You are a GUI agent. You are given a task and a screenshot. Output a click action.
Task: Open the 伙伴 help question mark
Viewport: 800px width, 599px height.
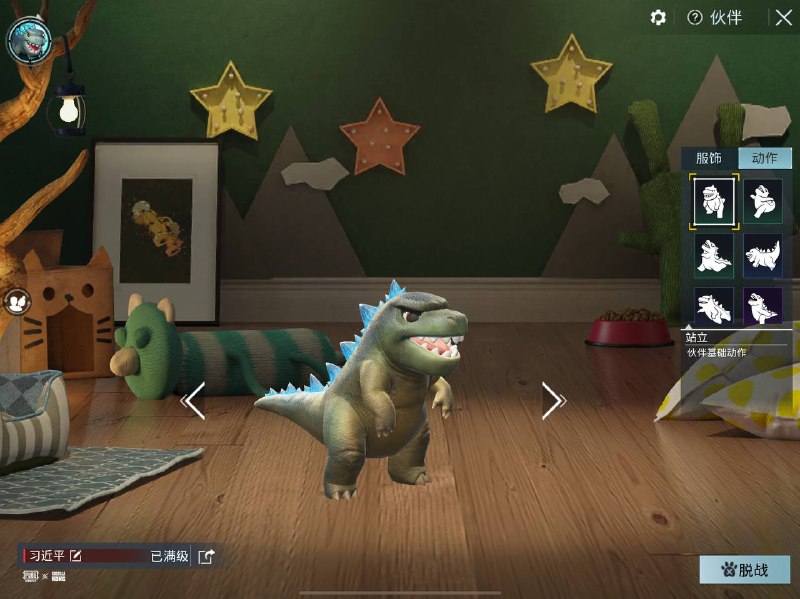[x=695, y=18]
